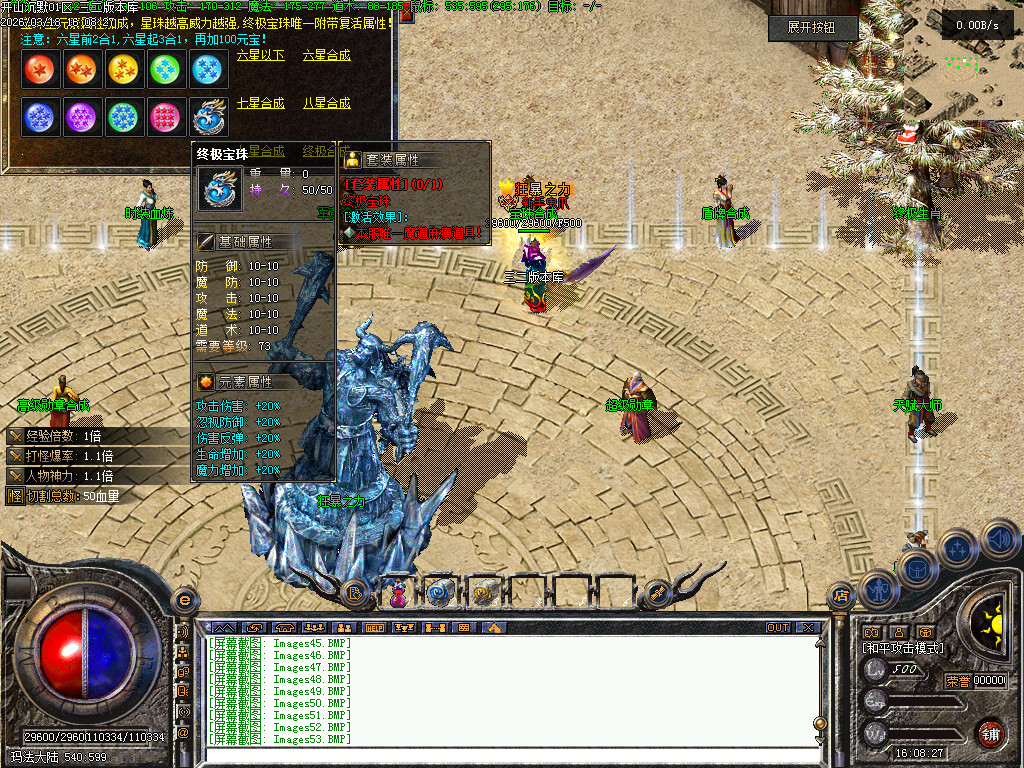Select the red one-star orb
The width and height of the screenshot is (1024, 768).
(40, 69)
